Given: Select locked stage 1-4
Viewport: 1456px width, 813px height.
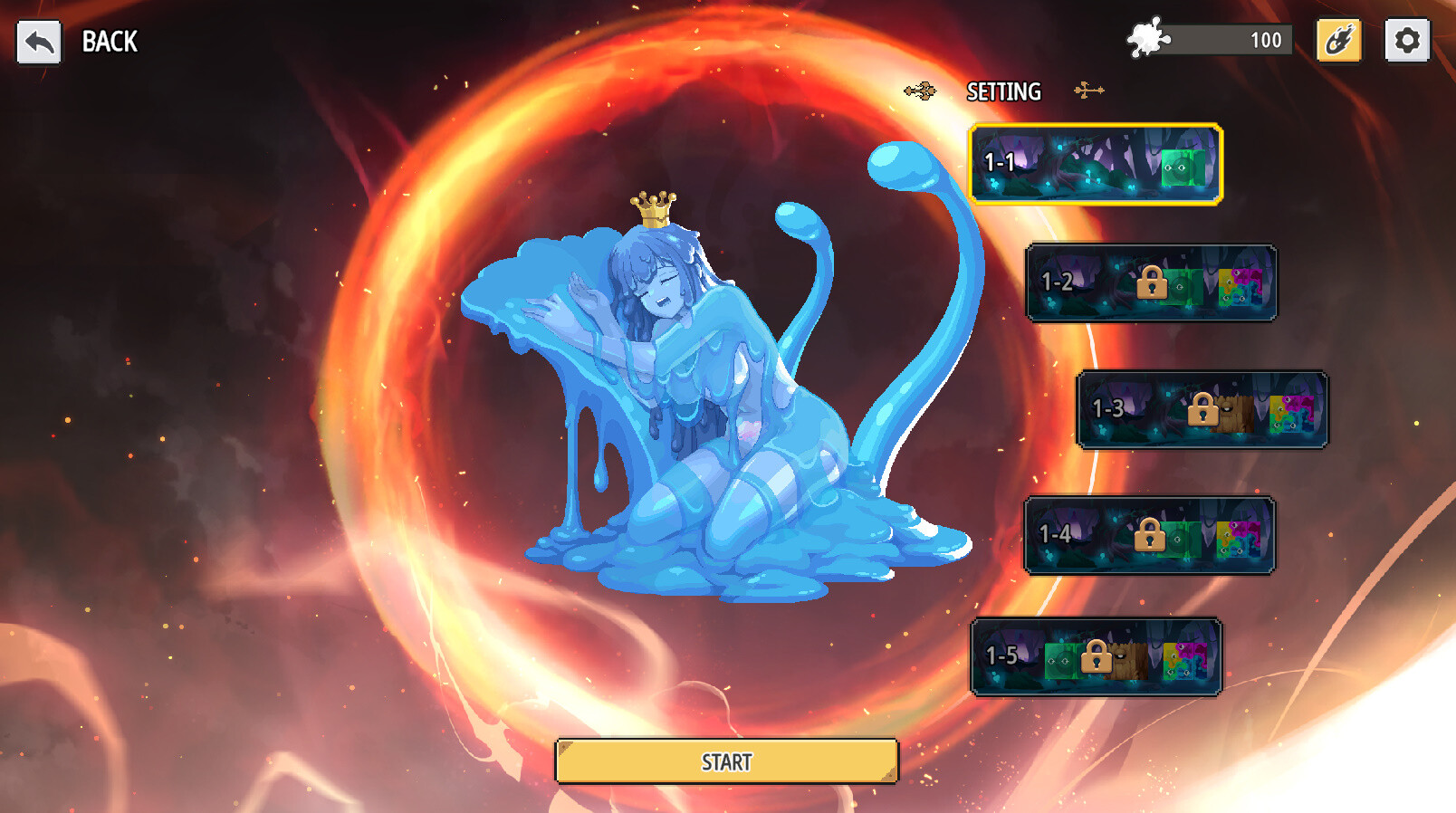Looking at the screenshot, I should click(1149, 535).
